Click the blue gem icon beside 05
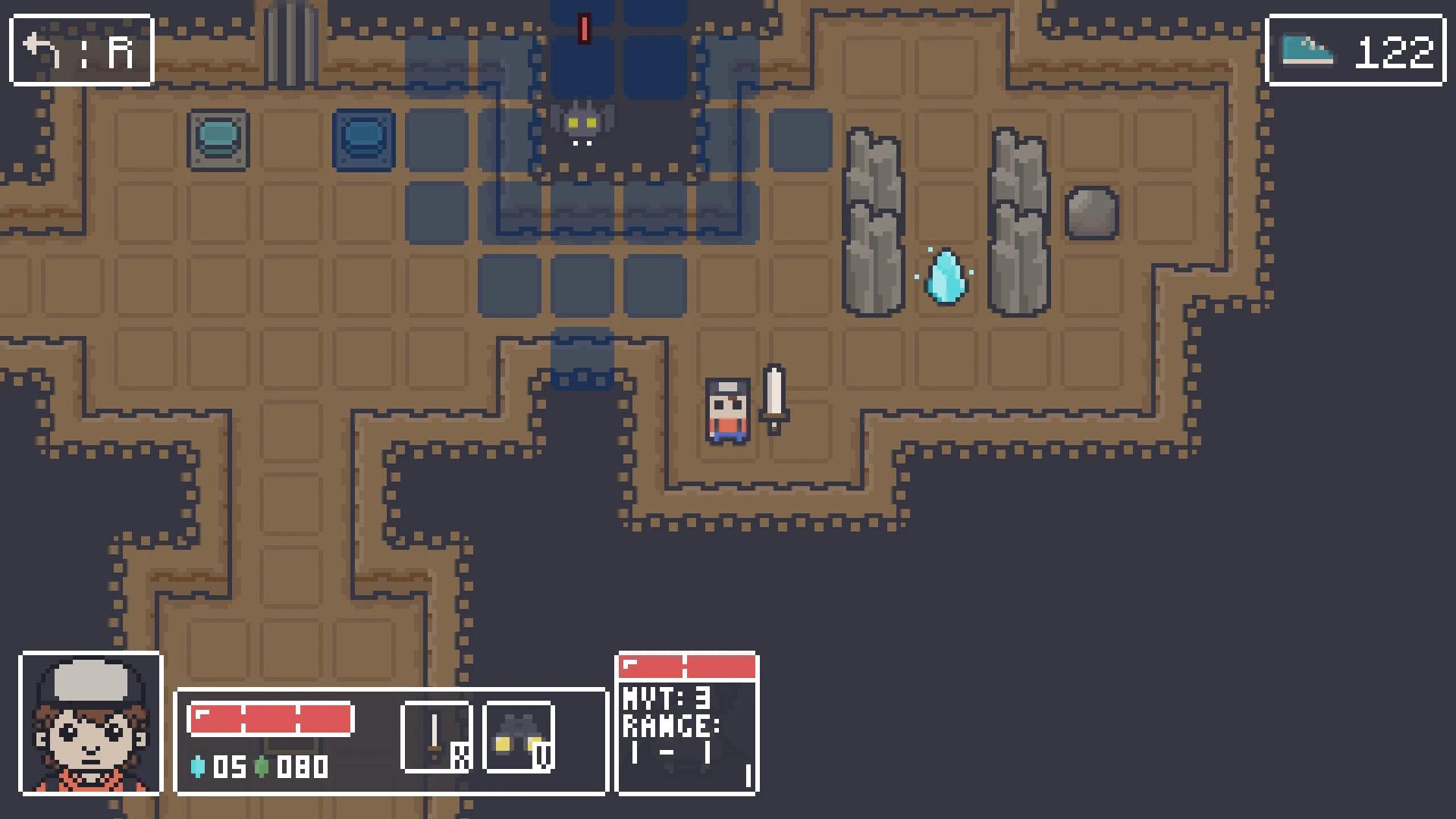Viewport: 1456px width, 819px height. pos(198,767)
